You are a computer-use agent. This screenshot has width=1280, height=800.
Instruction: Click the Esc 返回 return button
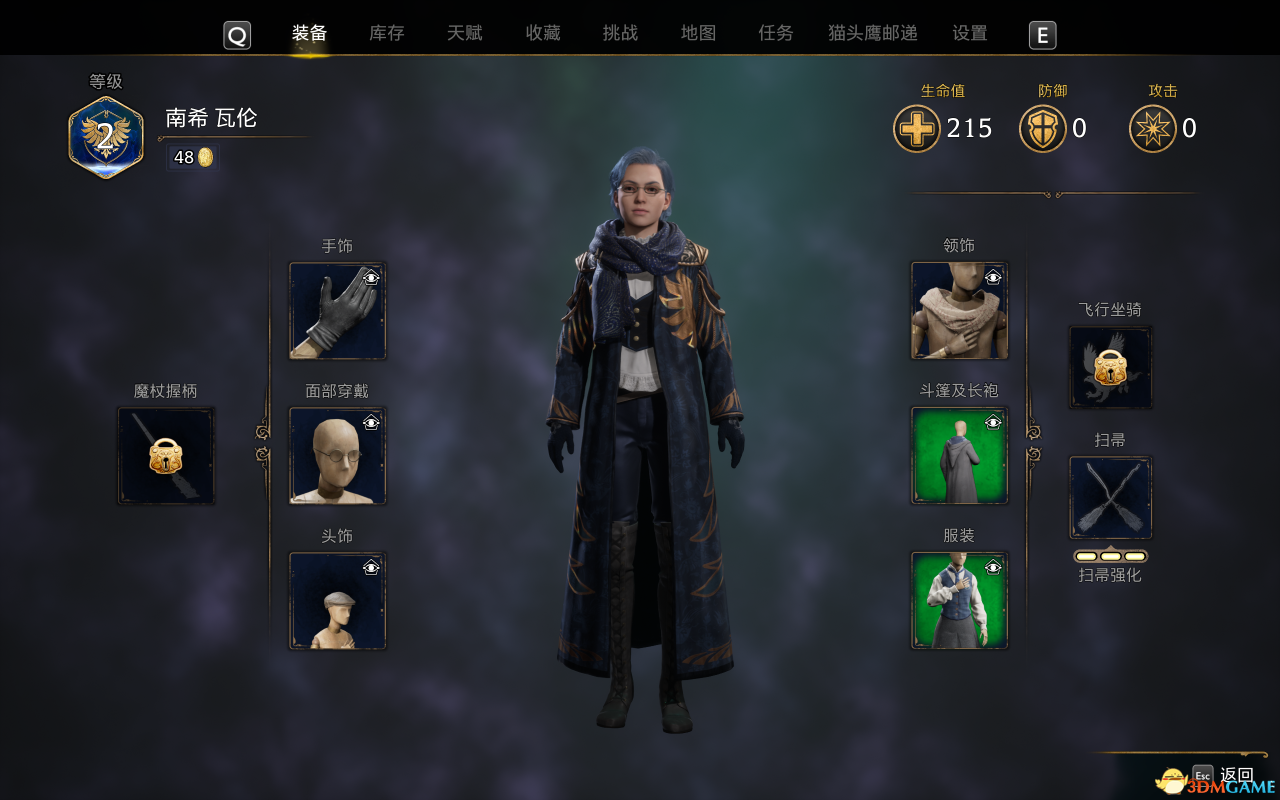tap(1222, 775)
